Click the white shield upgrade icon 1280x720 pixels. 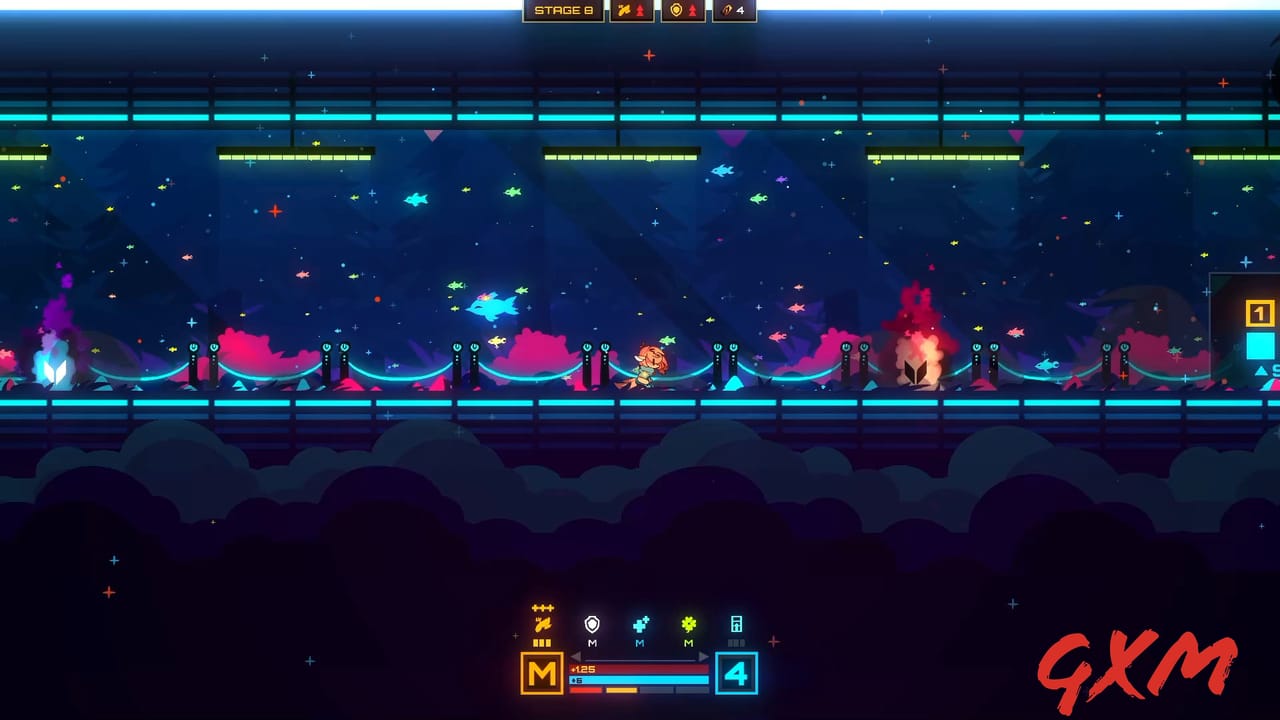(x=591, y=626)
